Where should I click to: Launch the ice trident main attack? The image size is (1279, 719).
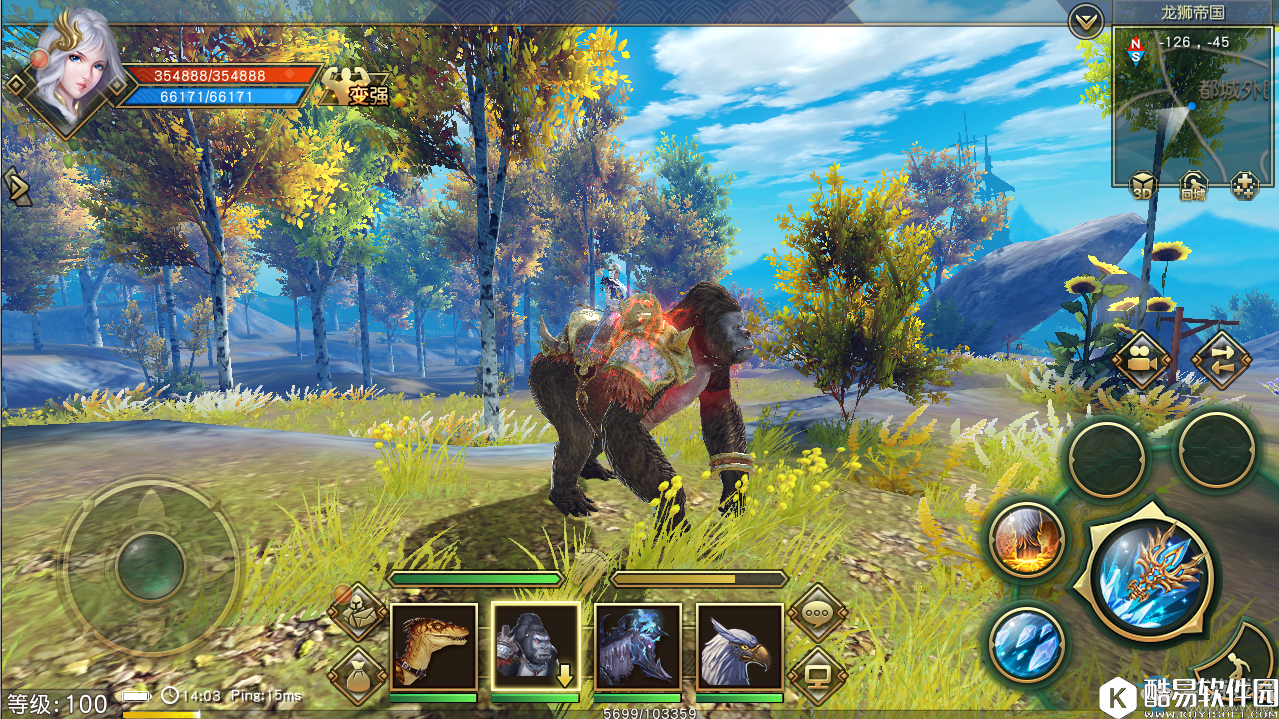tap(1152, 574)
